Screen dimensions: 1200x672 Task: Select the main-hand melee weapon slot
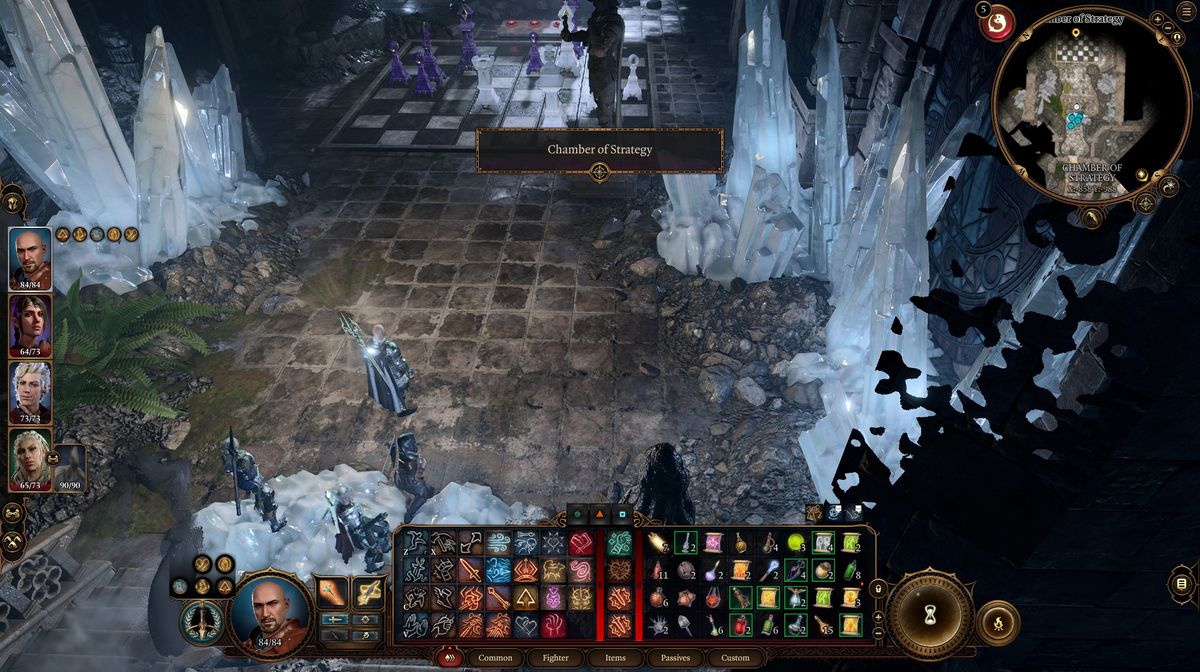(x=333, y=592)
